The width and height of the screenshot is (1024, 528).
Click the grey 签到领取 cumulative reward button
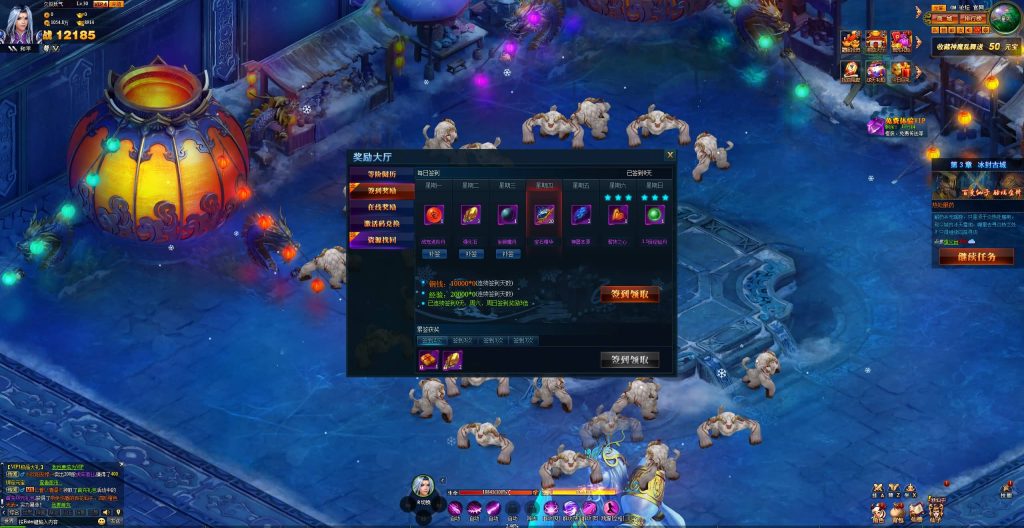pyautogui.click(x=629, y=359)
